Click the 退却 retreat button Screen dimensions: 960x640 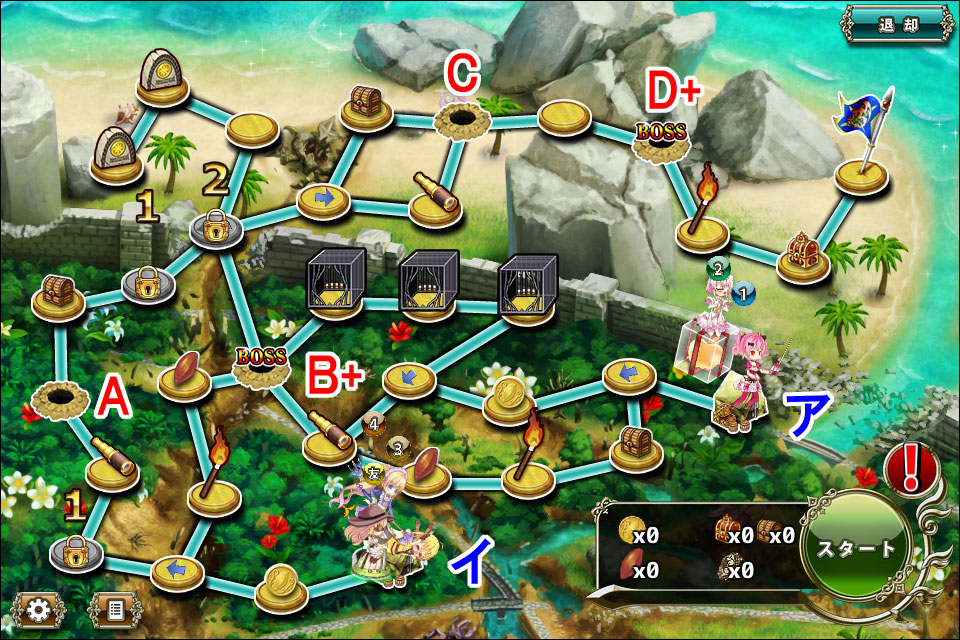897,24
